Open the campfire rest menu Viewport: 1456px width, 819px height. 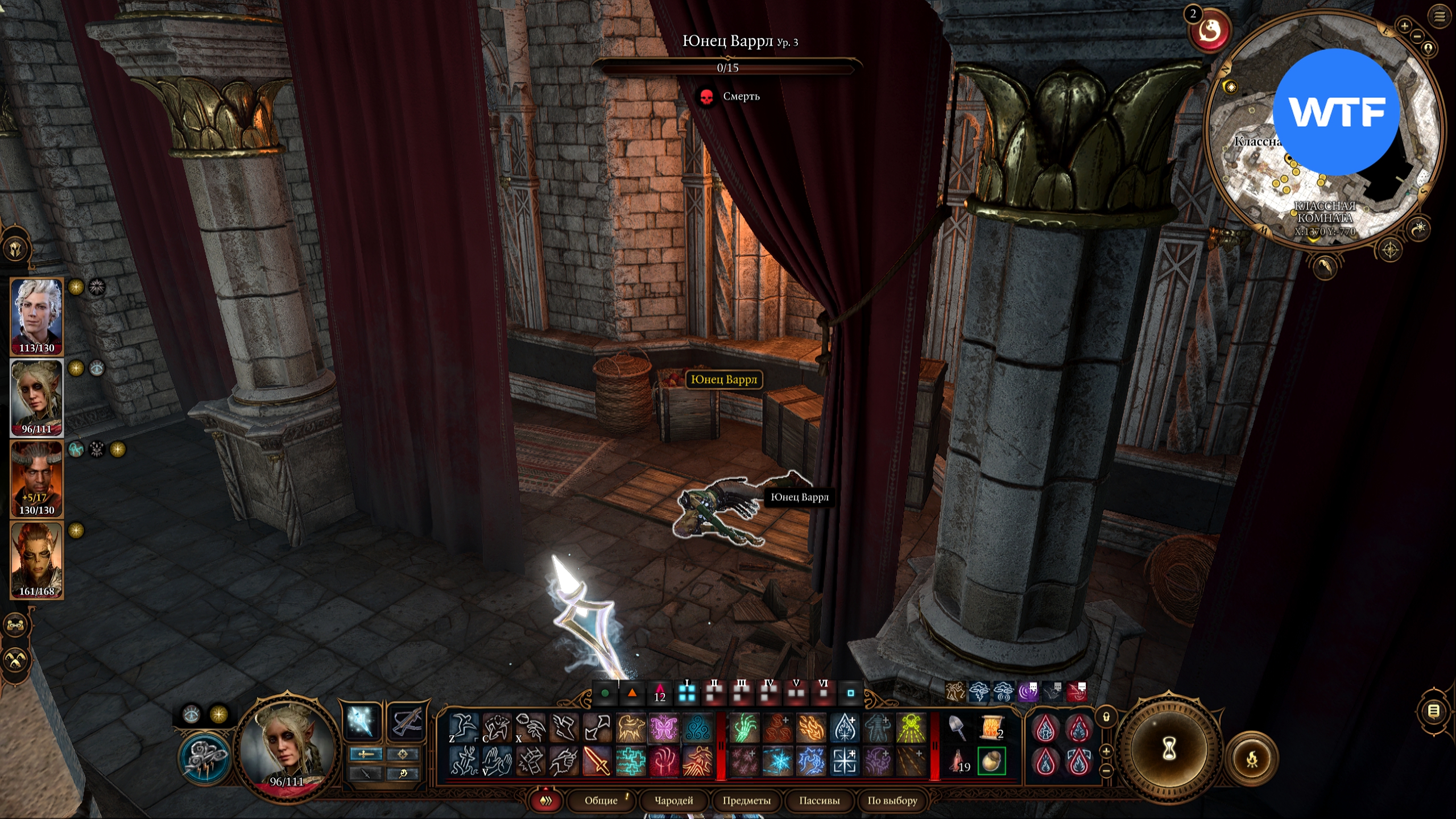point(1252,759)
